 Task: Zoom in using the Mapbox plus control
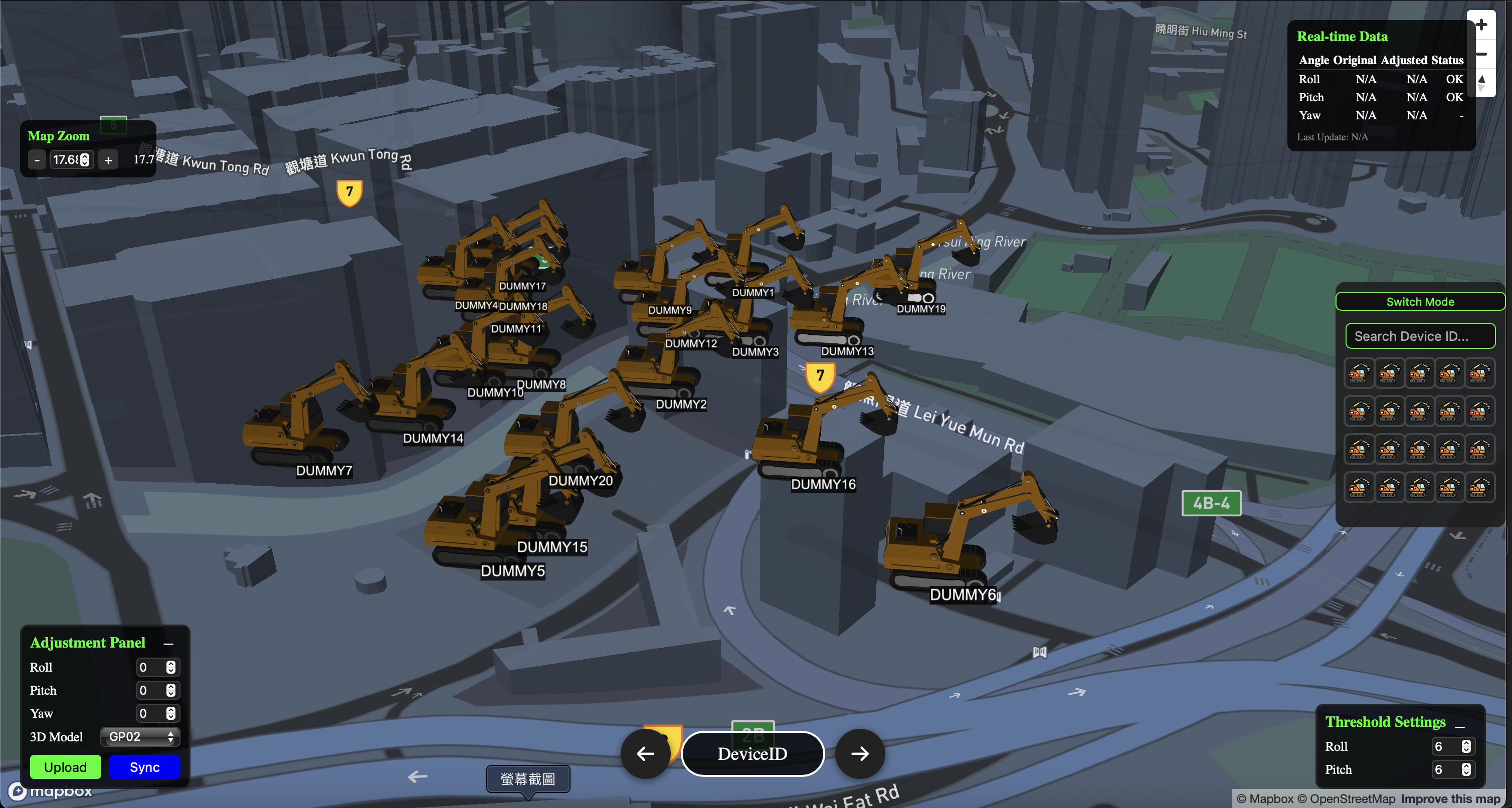click(x=1481, y=25)
